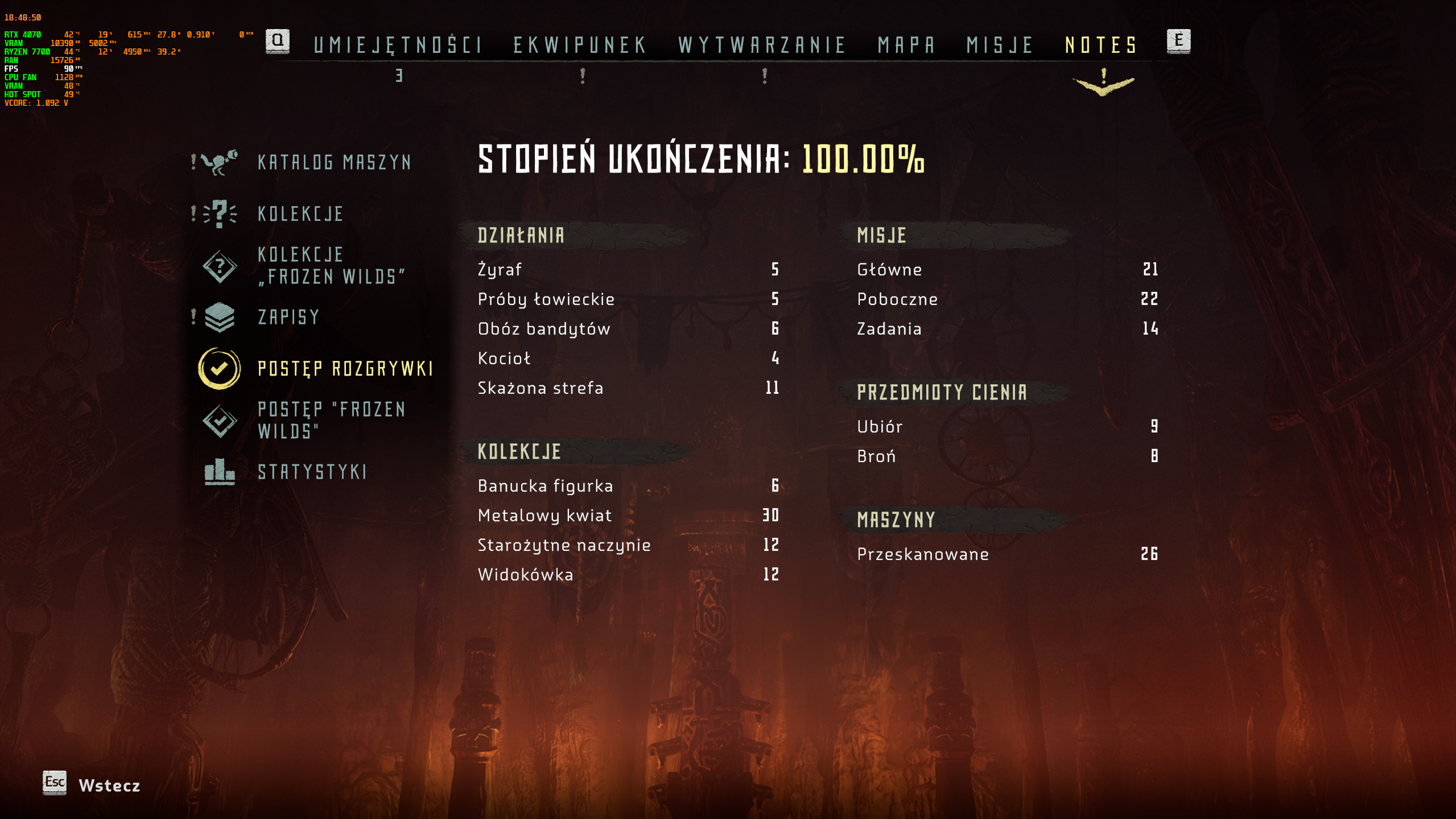Select the Kolekcje menu entry
Viewport: 1456px width, 819px height.
point(300,214)
